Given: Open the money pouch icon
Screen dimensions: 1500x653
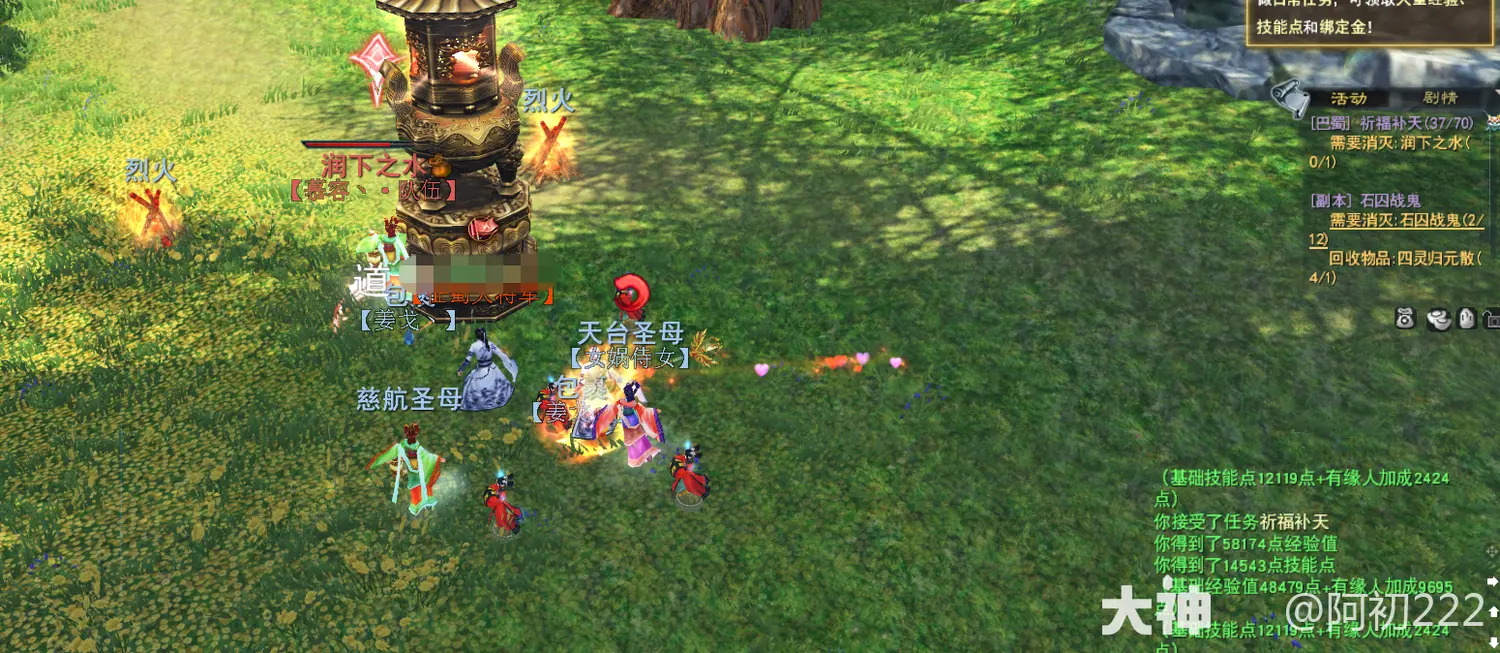Looking at the screenshot, I should pos(1407,319).
